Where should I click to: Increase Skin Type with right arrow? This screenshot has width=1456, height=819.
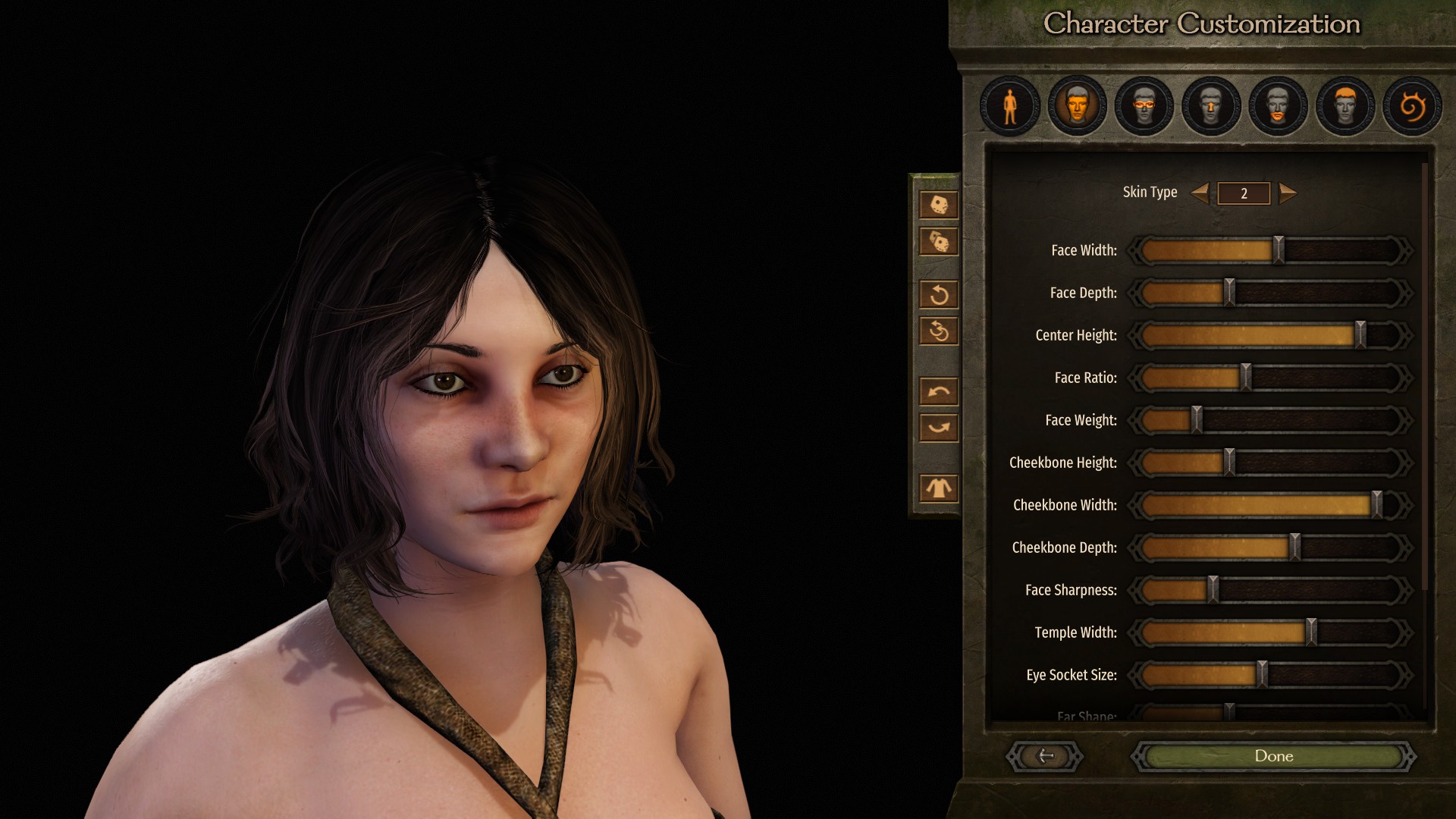pyautogui.click(x=1288, y=193)
